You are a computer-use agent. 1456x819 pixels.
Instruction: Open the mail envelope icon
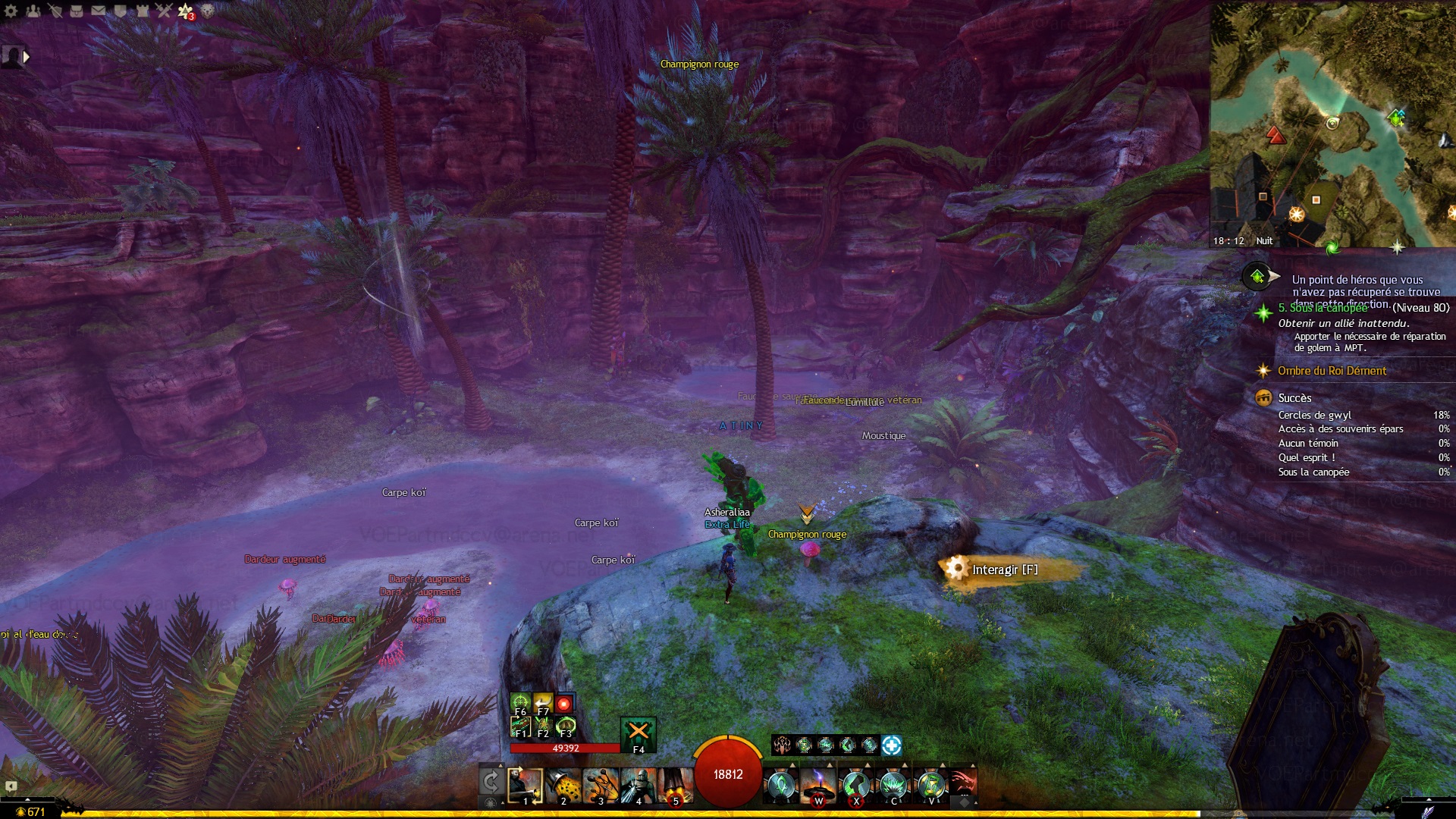[99, 11]
